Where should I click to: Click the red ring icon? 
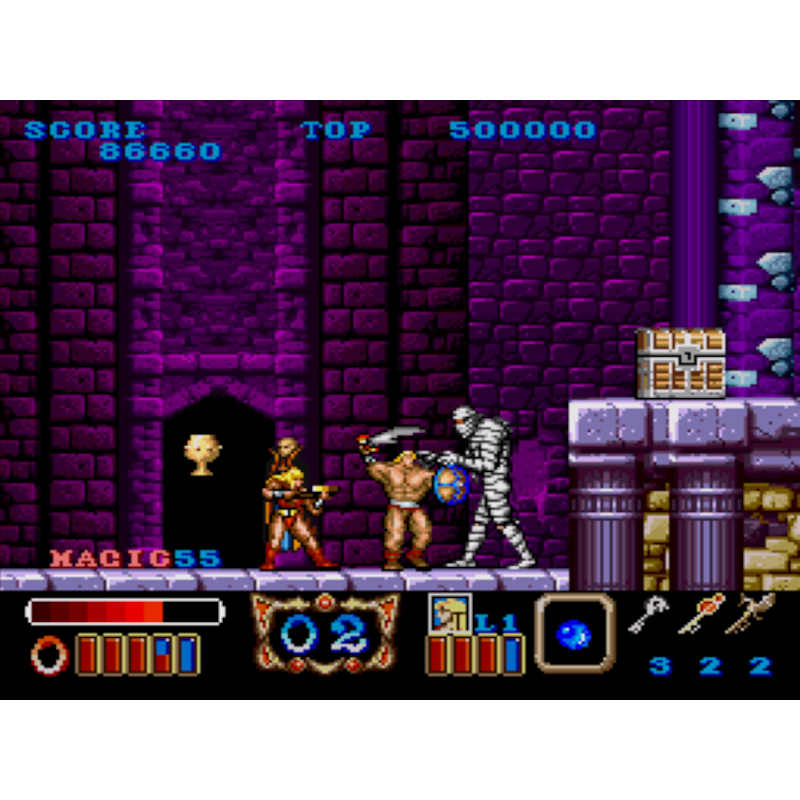(49, 655)
